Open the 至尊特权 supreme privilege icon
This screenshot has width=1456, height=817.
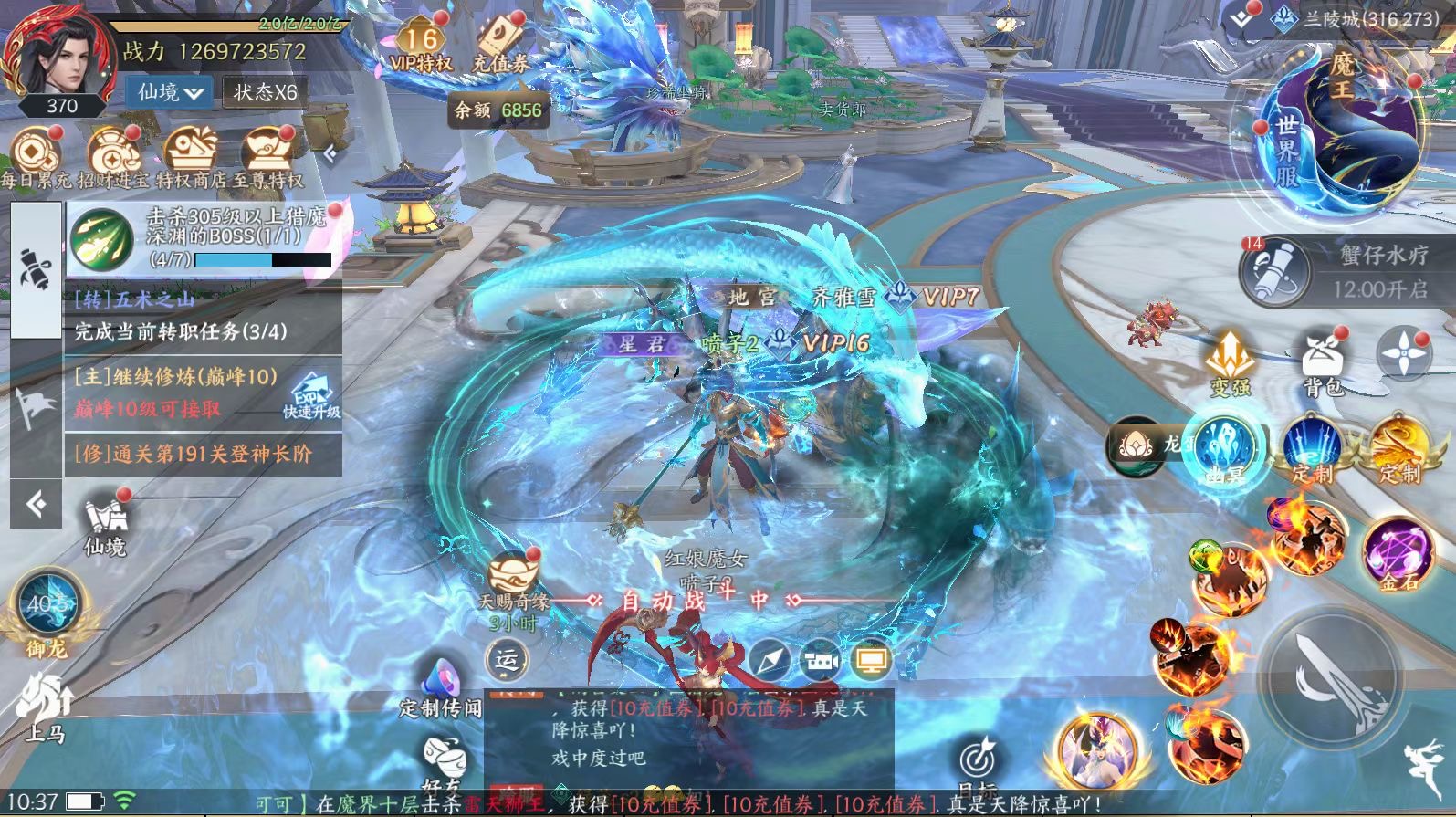pyautogui.click(x=268, y=157)
